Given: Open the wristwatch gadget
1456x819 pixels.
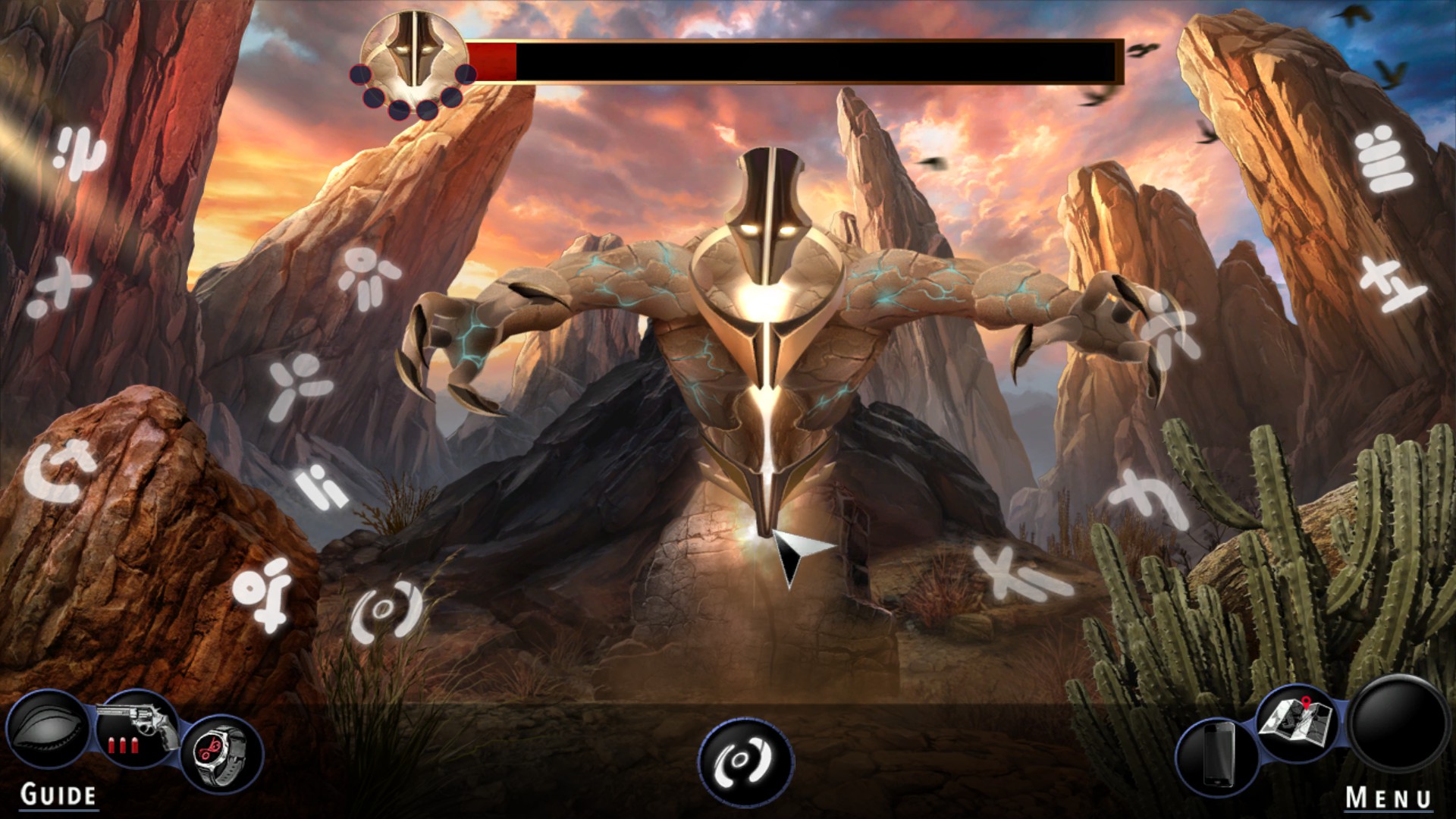Looking at the screenshot, I should (x=223, y=752).
